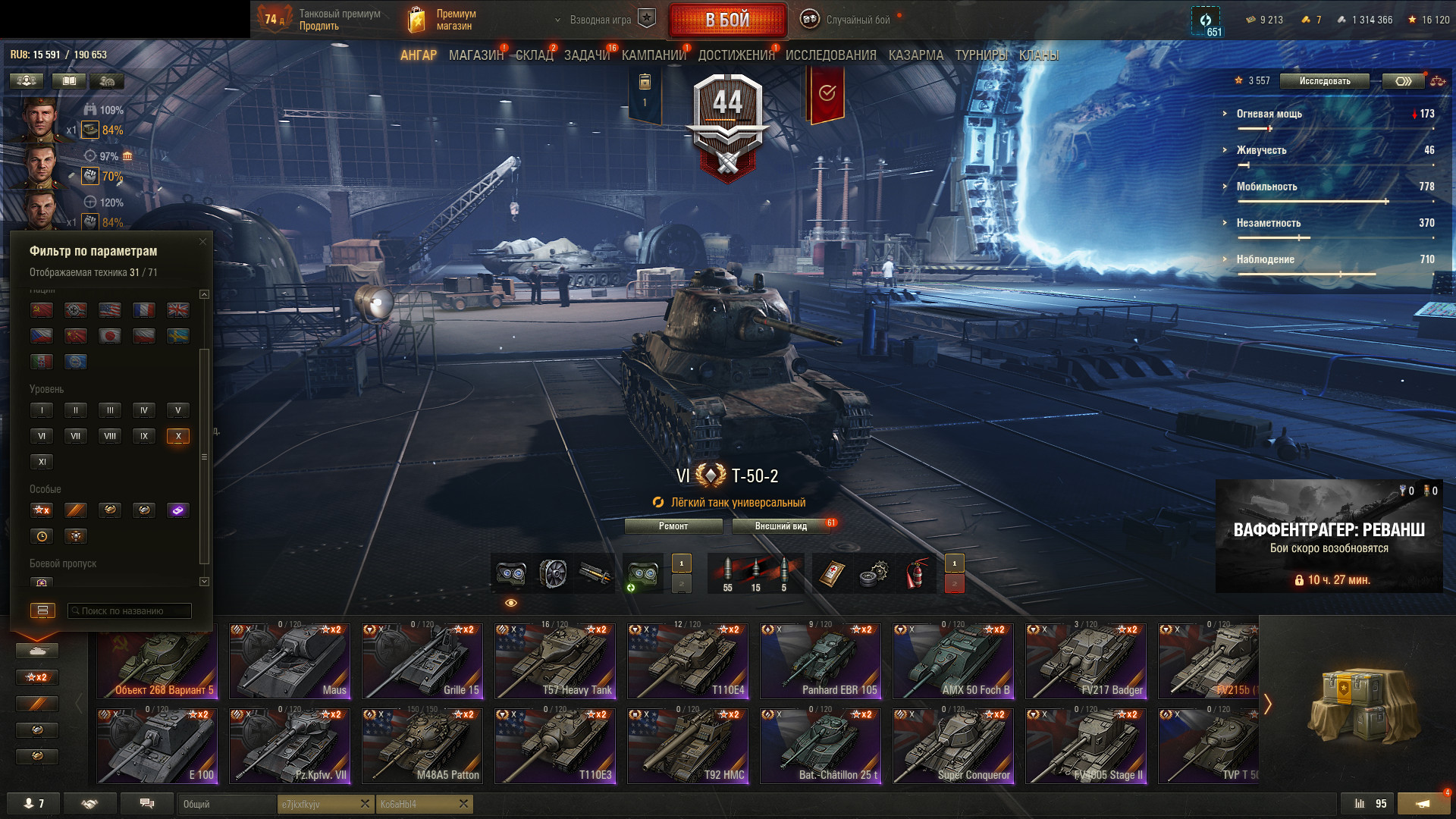Open Внешний вид customization
The image size is (1456, 819).
[x=780, y=526]
